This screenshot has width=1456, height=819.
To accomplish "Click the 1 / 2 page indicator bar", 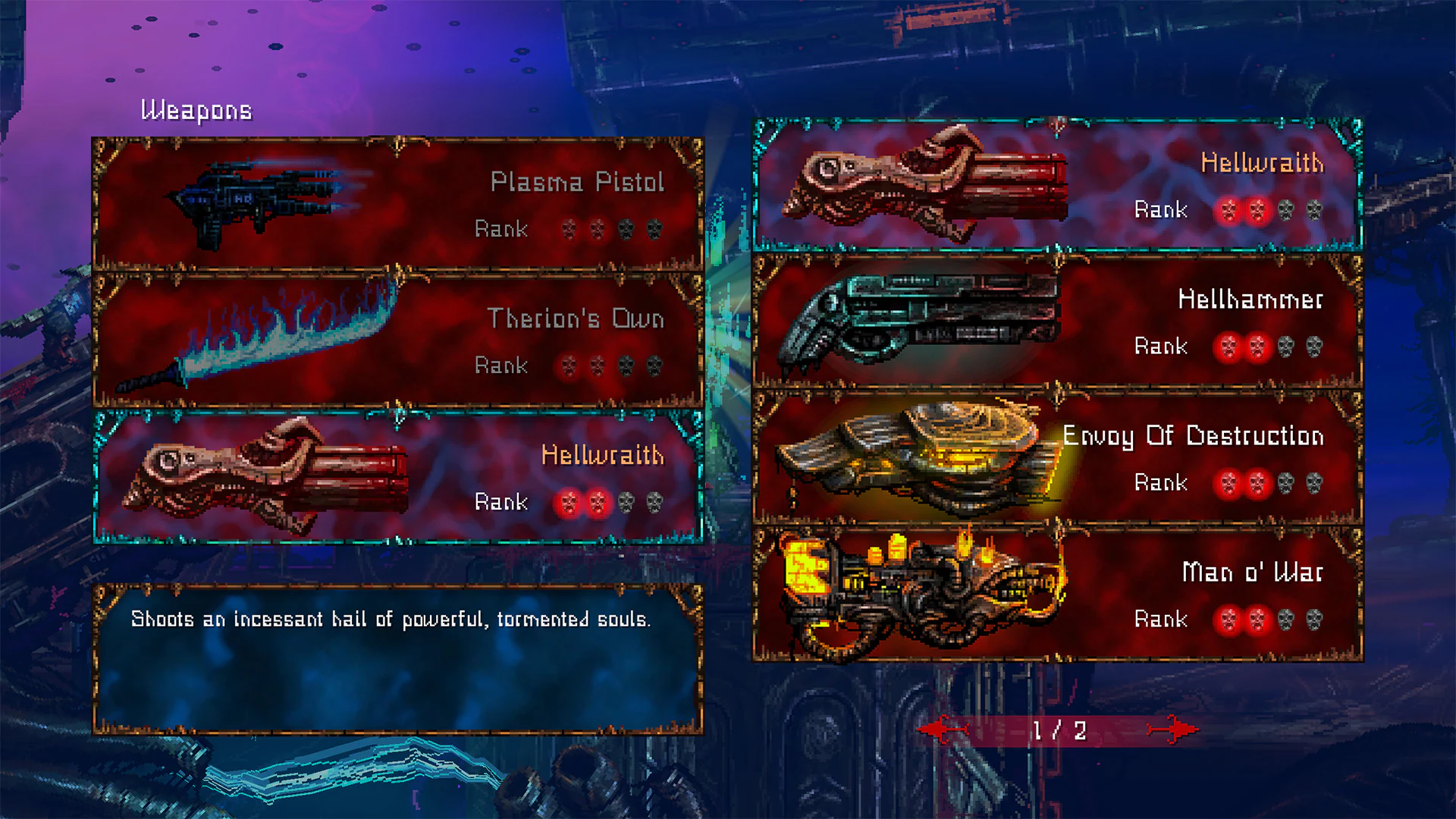I will tap(1059, 730).
